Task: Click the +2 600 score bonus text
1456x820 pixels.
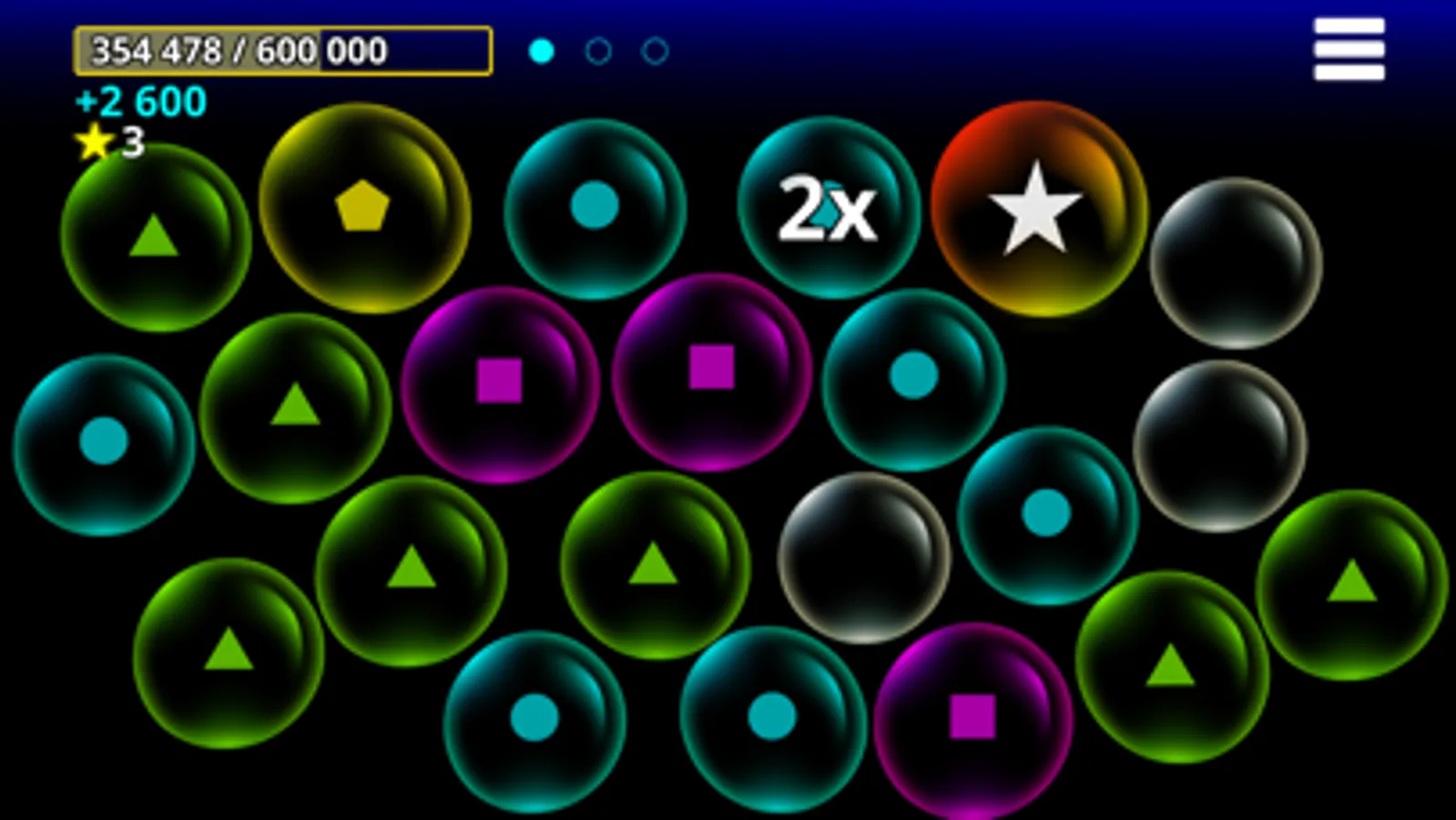Action: 138,102
